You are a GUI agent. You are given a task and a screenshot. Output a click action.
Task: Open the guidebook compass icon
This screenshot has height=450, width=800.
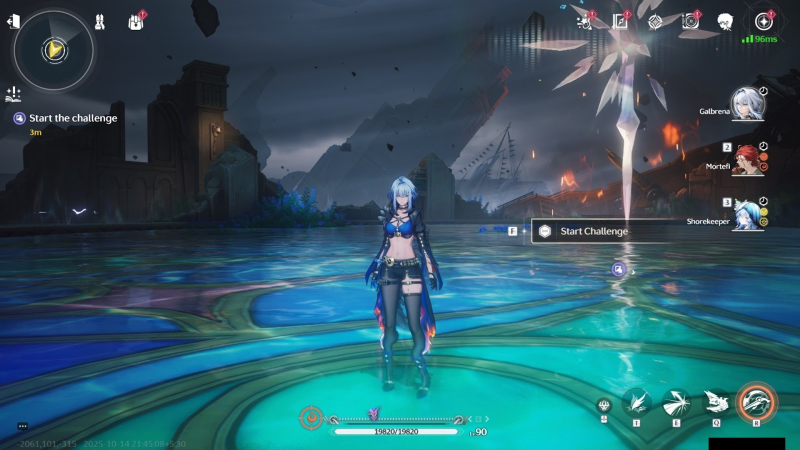pyautogui.click(x=620, y=21)
